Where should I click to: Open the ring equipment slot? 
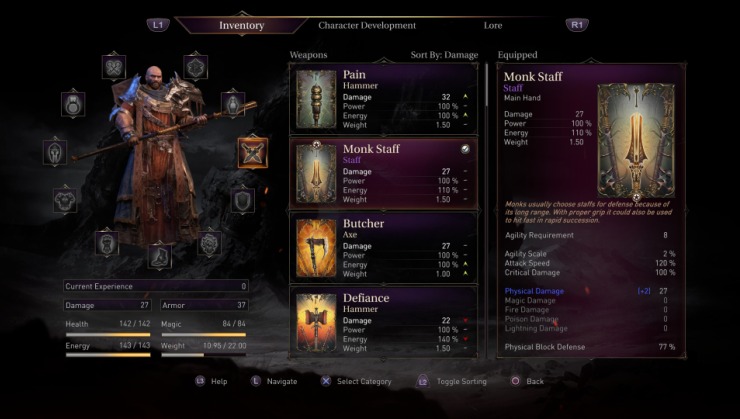click(x=73, y=103)
